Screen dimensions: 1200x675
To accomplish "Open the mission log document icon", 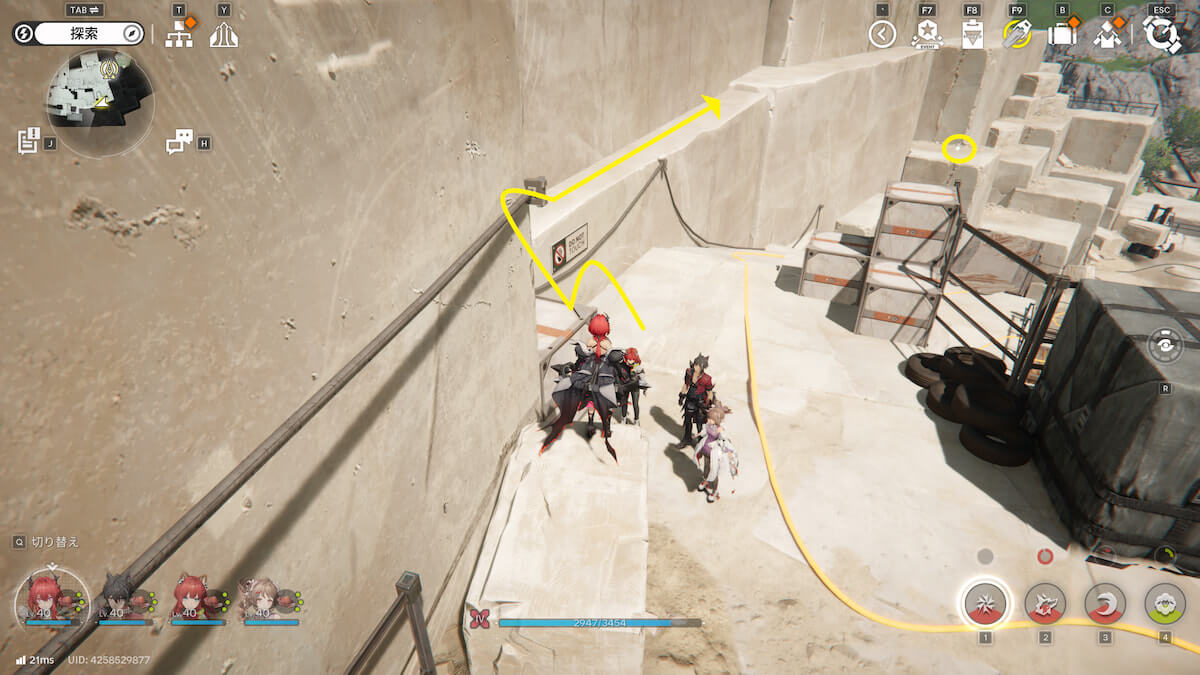I will tap(28, 141).
